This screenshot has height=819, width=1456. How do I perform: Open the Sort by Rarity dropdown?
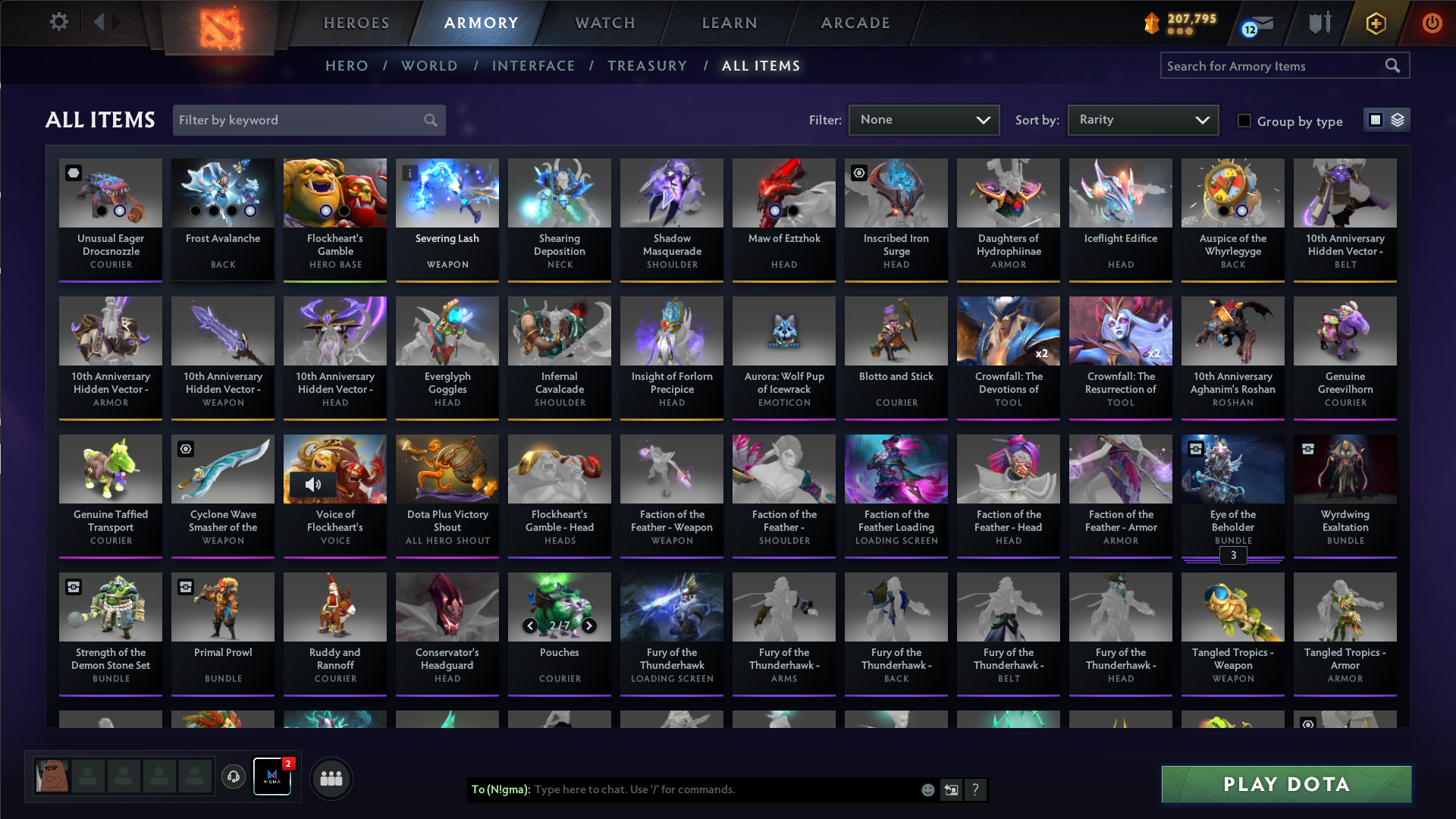[1142, 120]
